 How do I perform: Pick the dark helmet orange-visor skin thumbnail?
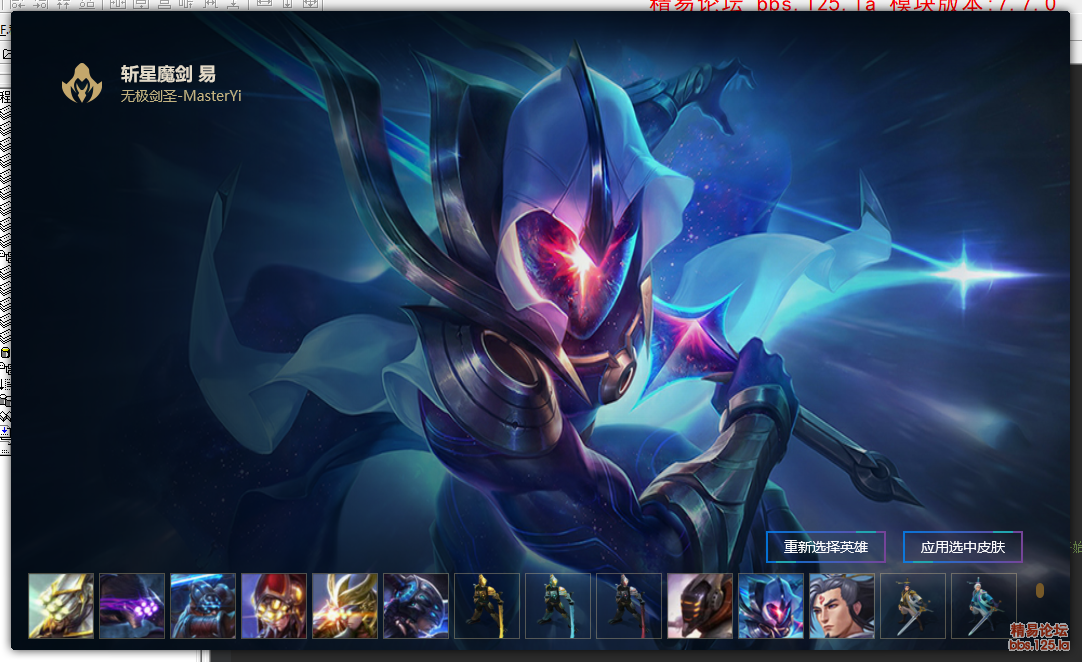(700, 605)
